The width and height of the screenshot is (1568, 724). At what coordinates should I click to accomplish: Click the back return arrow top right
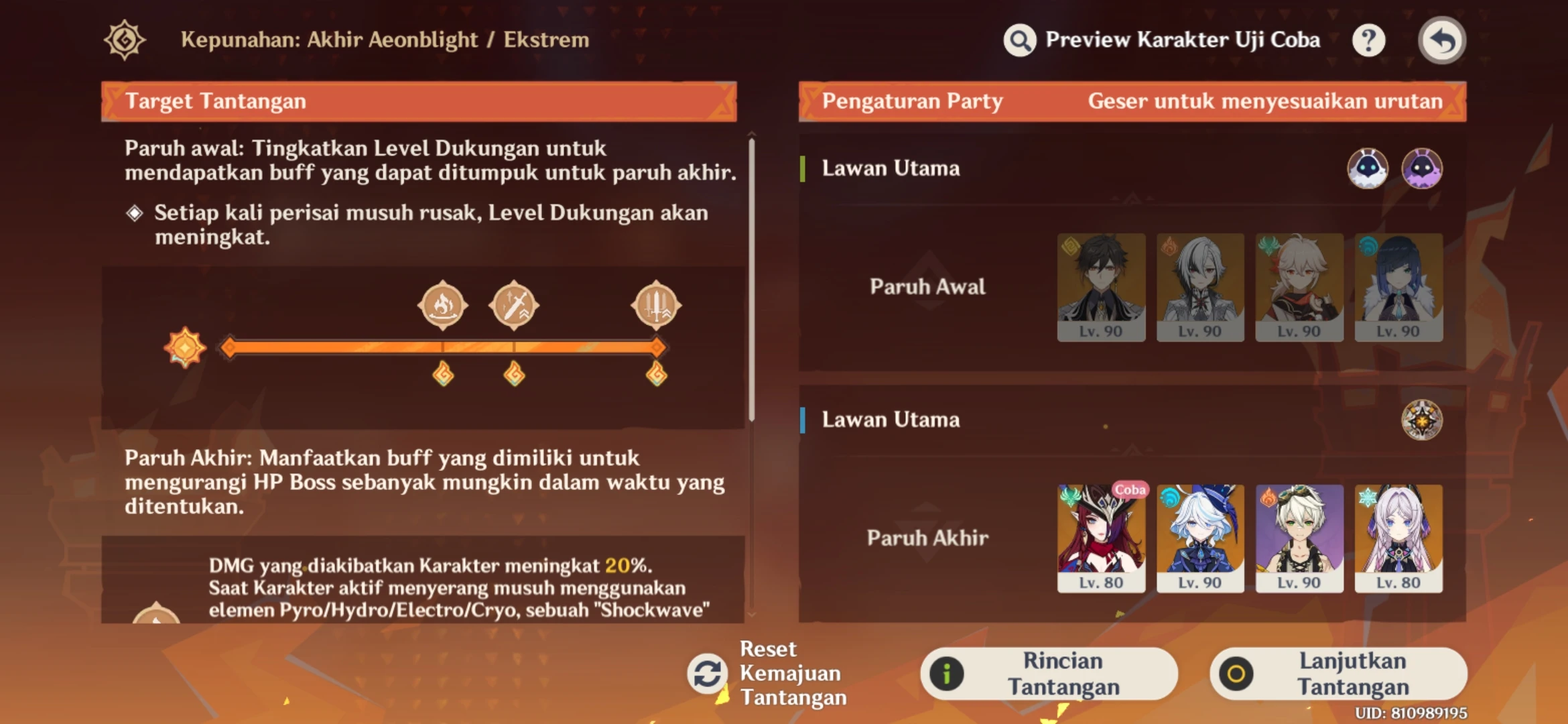(1442, 40)
